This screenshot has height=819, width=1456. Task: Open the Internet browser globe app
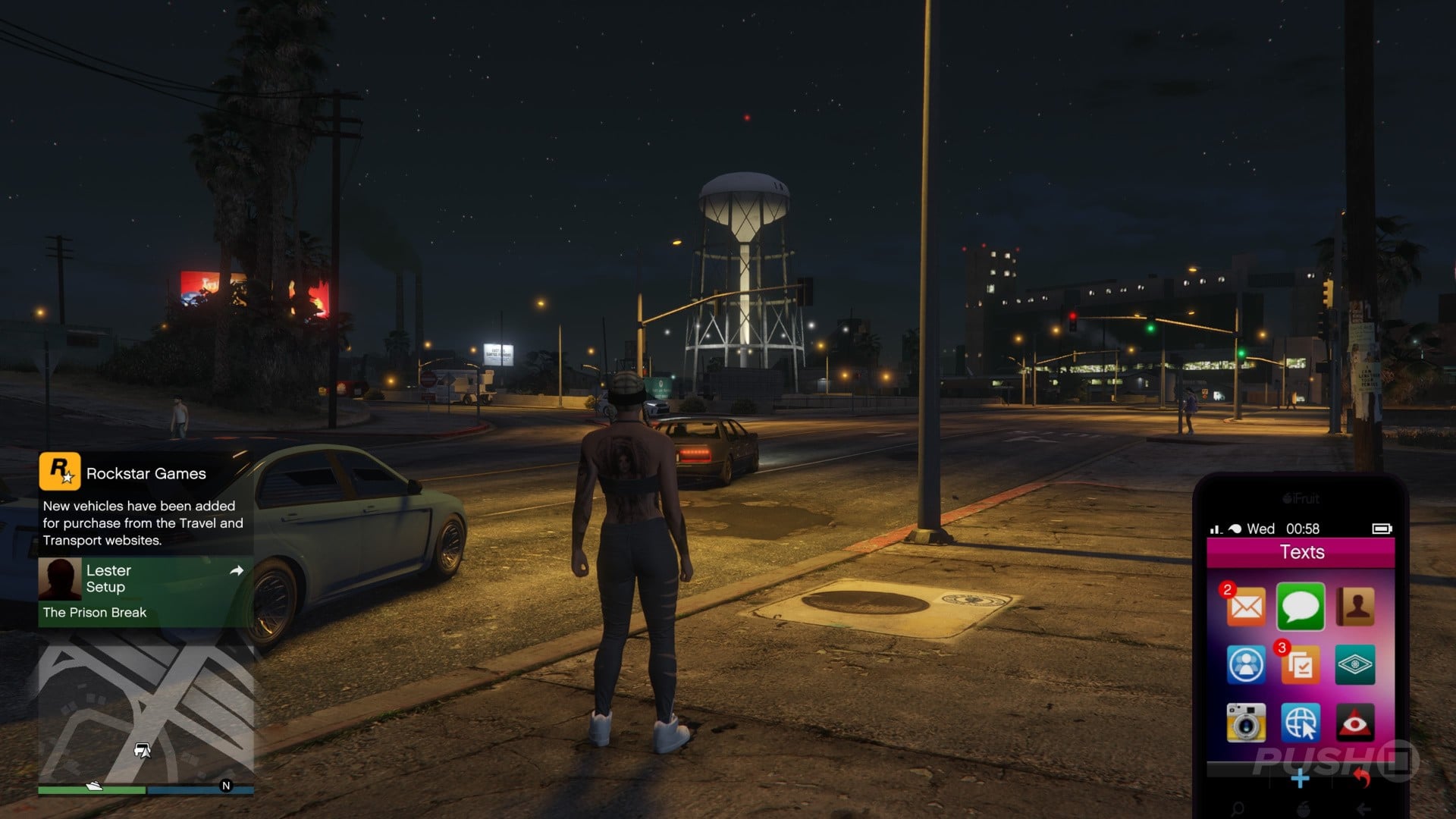tap(1301, 723)
